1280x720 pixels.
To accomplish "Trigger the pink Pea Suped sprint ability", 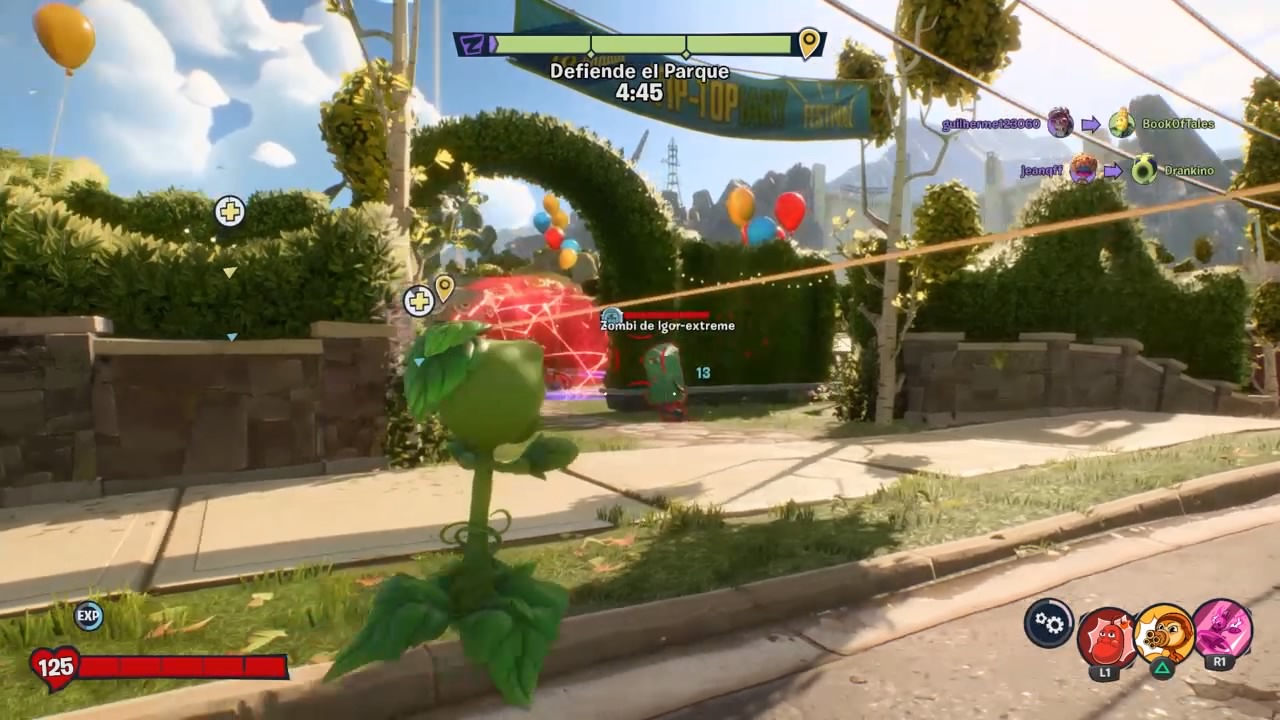I will coord(1222,629).
